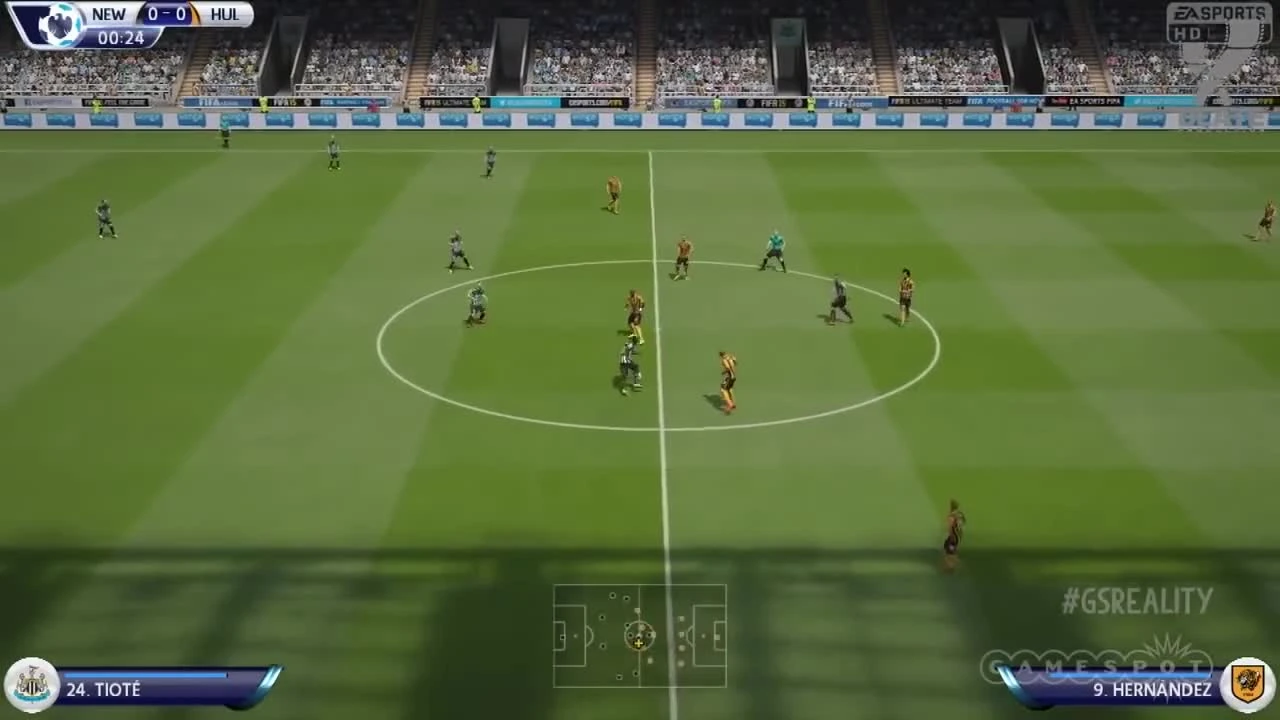The width and height of the screenshot is (1280, 720).
Task: Toggle the NEW team side of the scoreboard
Action: [108, 14]
